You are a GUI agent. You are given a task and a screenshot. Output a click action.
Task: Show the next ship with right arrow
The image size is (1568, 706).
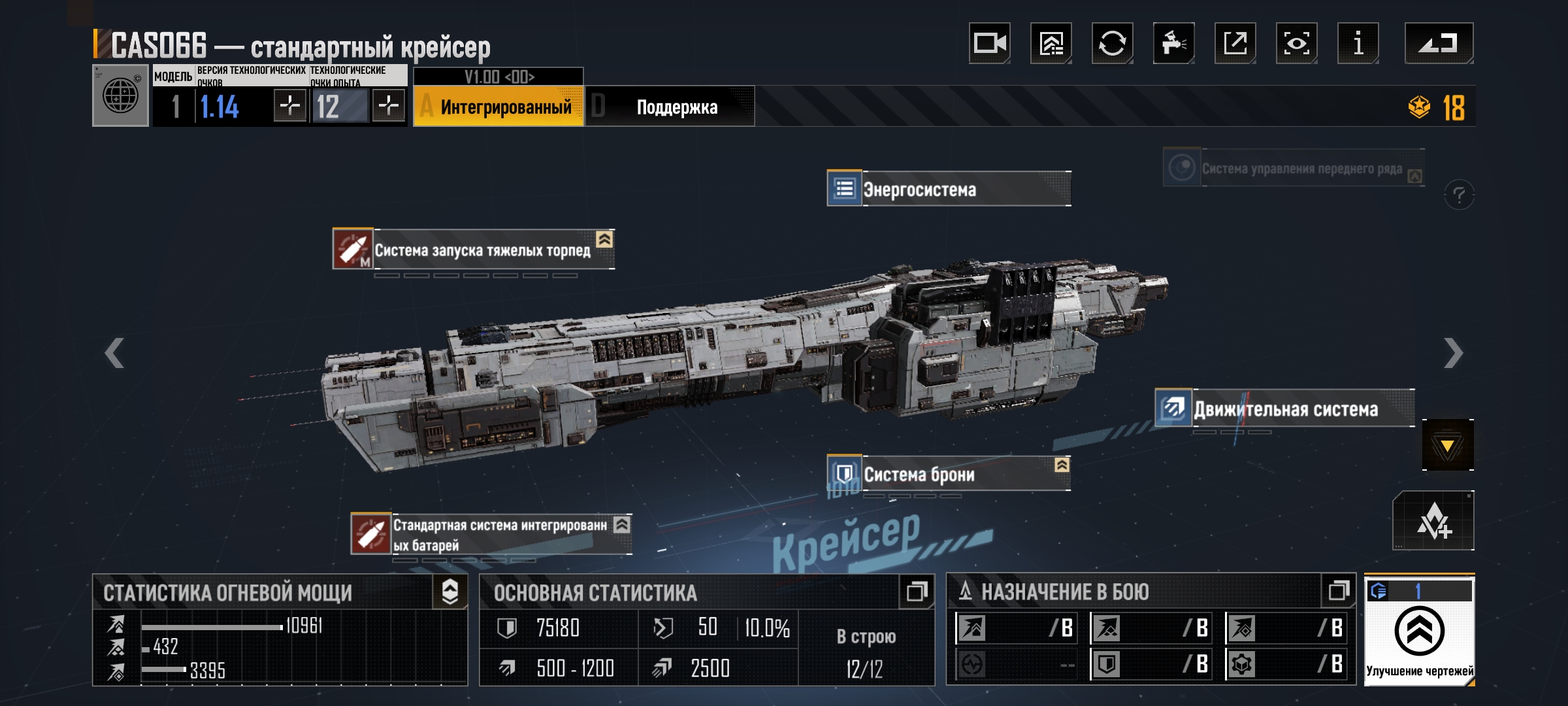(x=1452, y=354)
